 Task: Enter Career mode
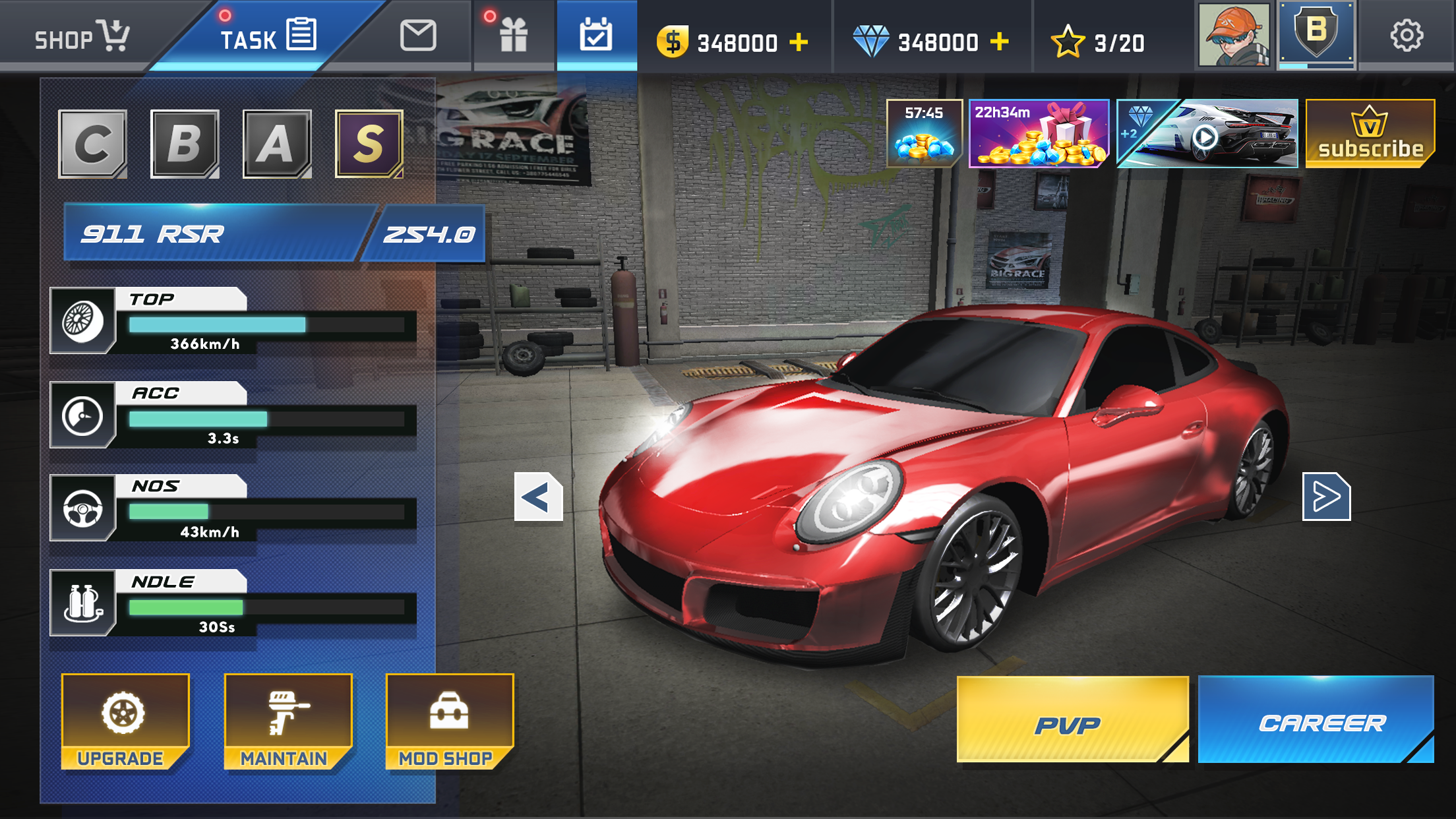coord(1316,720)
